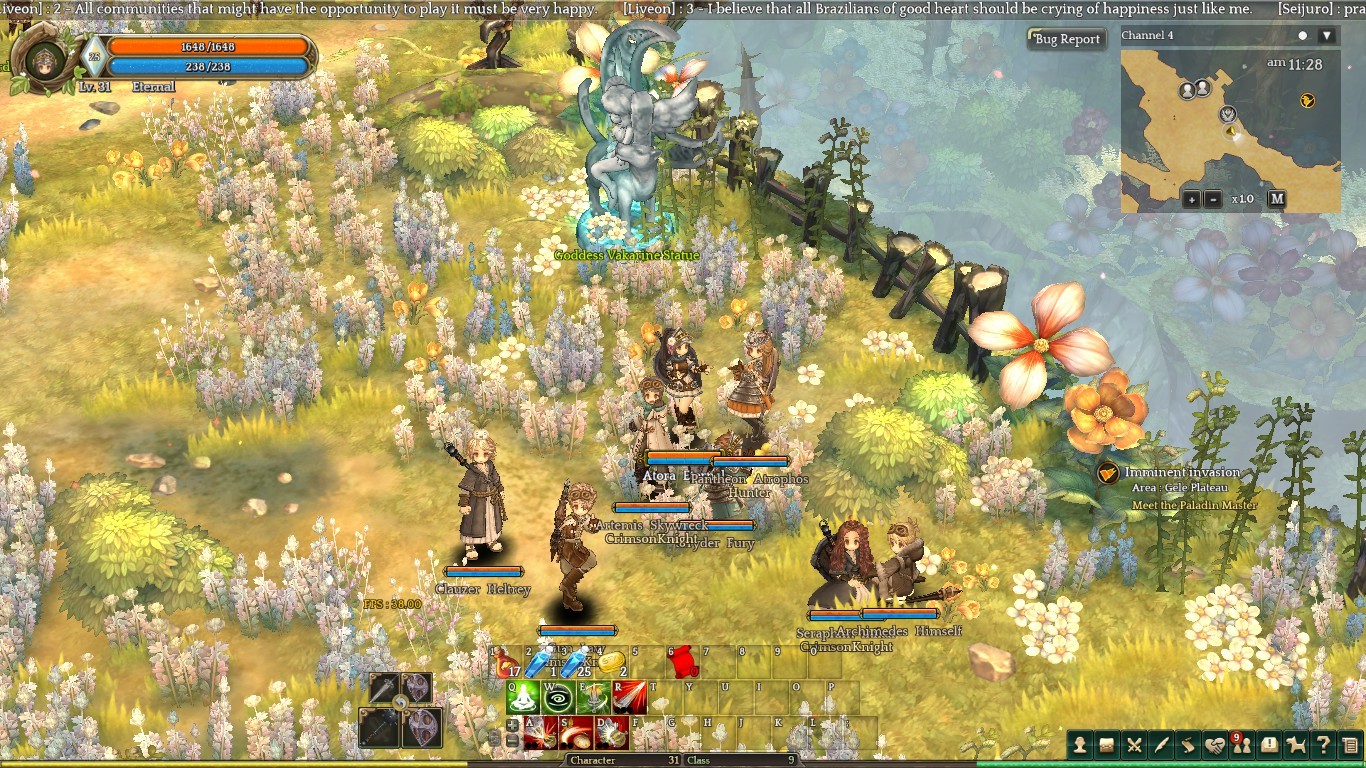
Task: Open the Bug Report window
Action: pos(1067,39)
